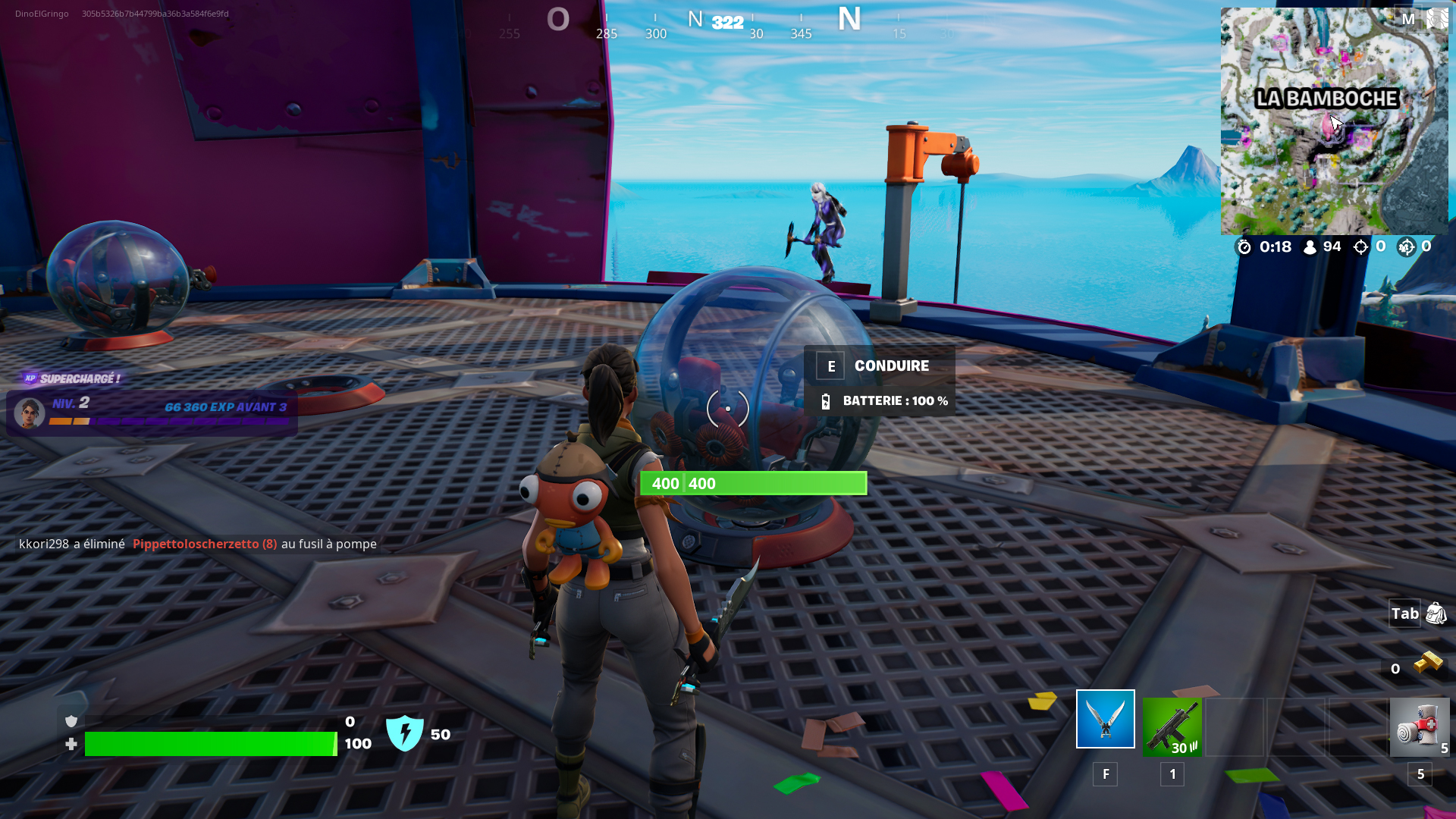Click the health plus icon near the green bar

pos(71,745)
